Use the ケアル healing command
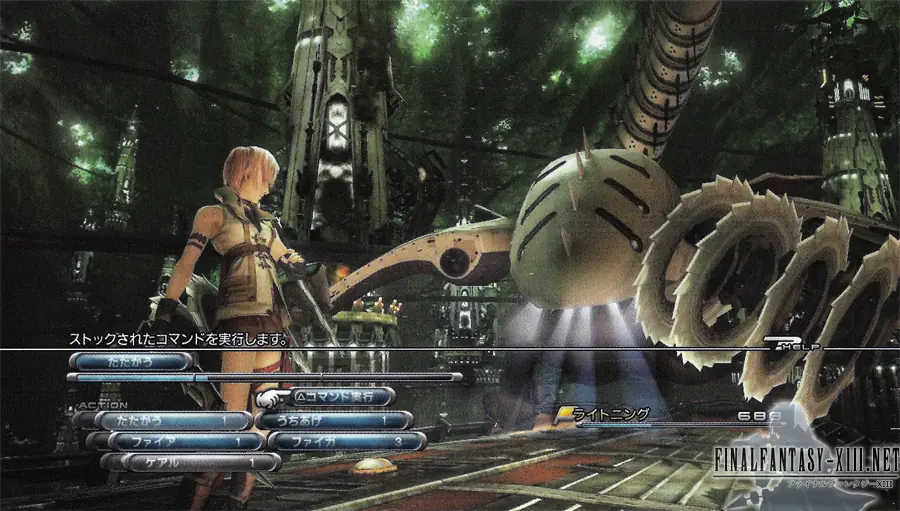 tap(190, 462)
